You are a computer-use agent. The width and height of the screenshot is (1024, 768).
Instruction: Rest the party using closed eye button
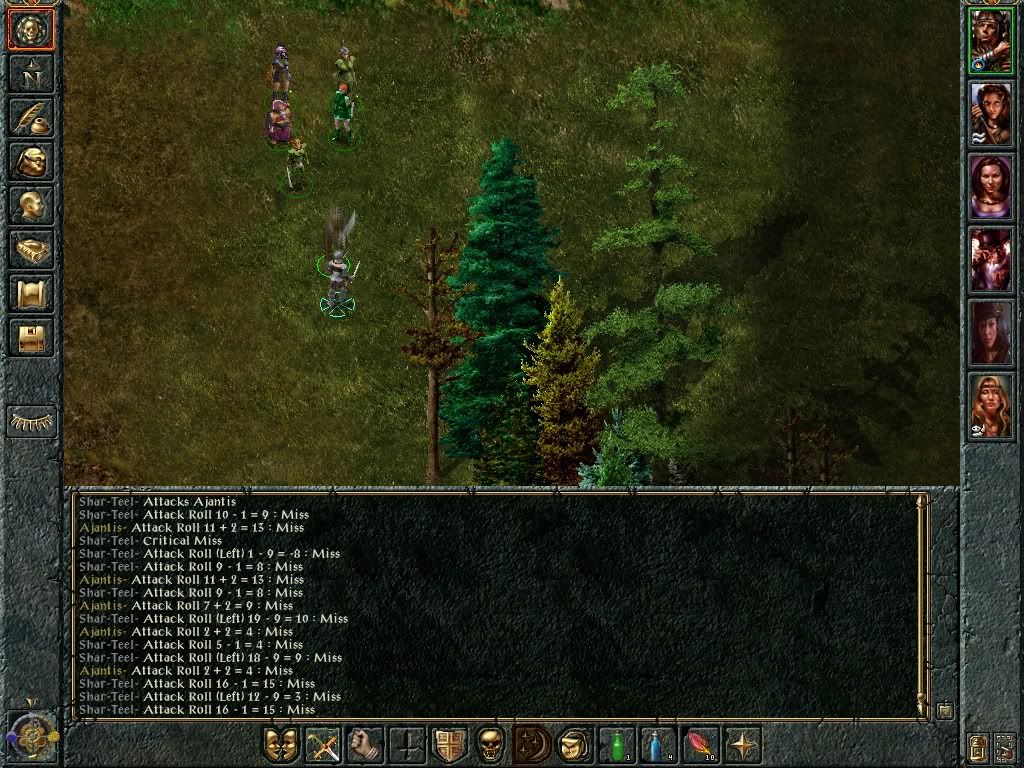[31, 421]
